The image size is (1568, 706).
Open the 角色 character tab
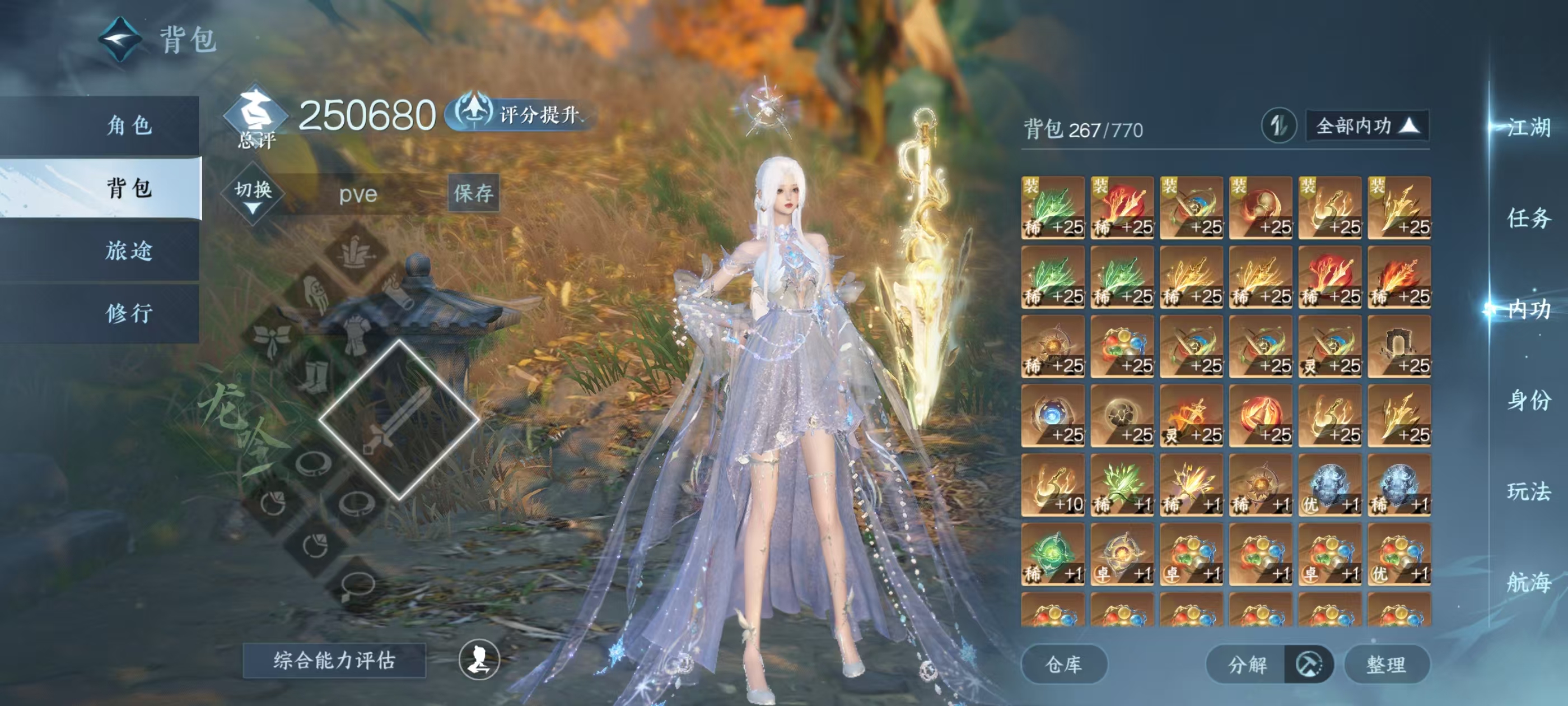[129, 126]
